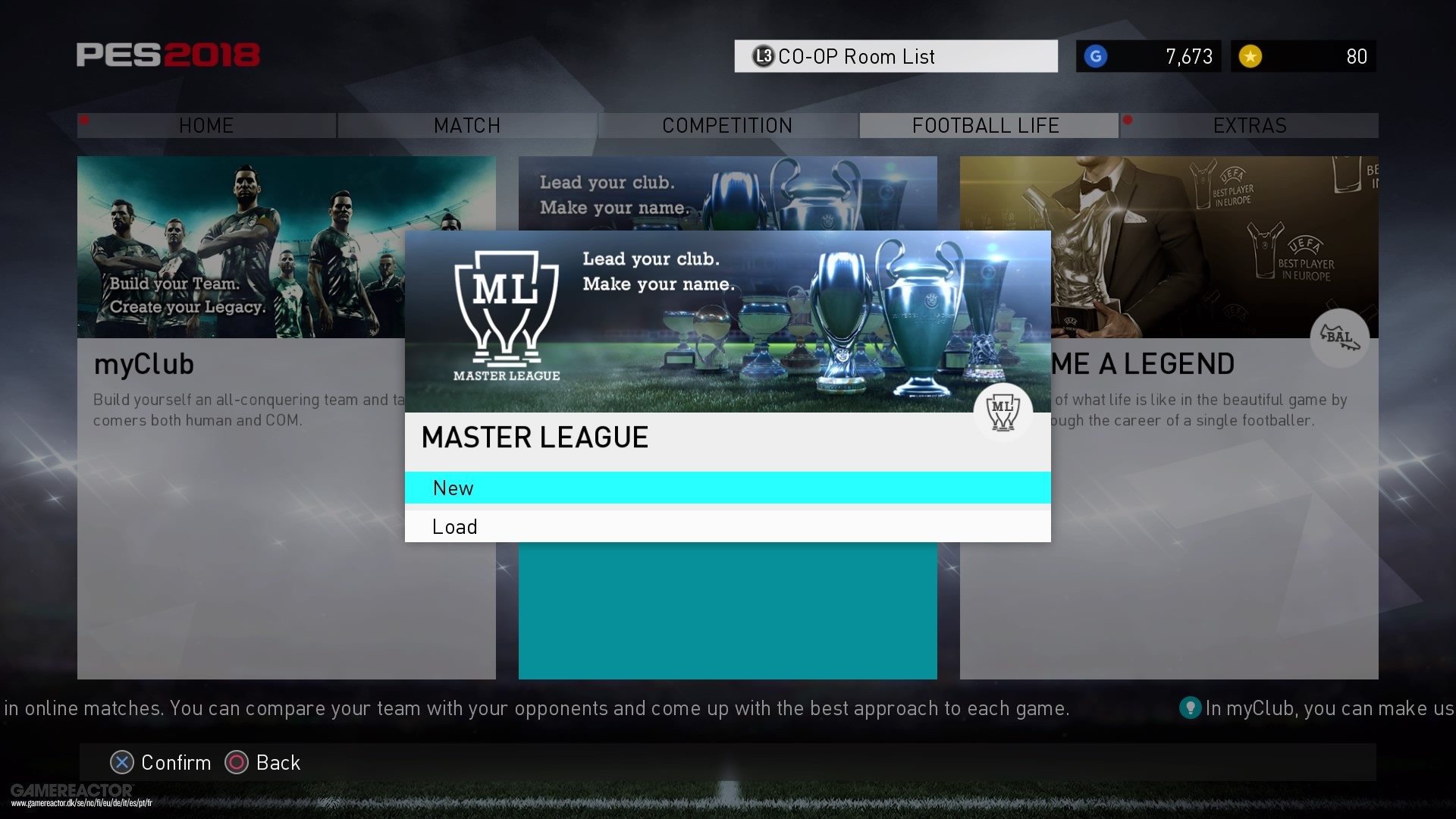This screenshot has height=819, width=1456.
Task: Click the Back circle button icon
Action: 236,762
